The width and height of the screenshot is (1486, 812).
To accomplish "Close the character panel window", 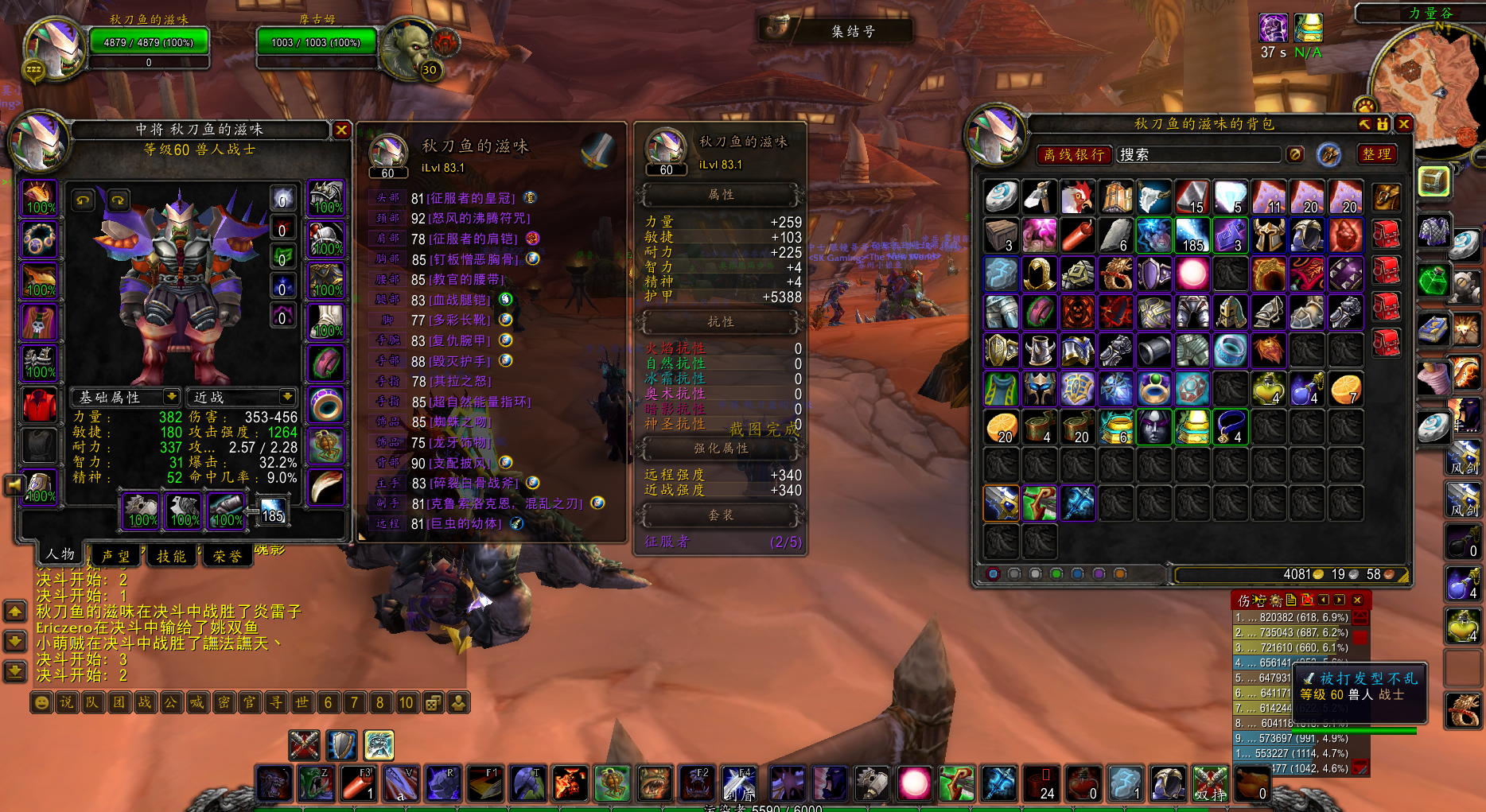I will coord(341,130).
